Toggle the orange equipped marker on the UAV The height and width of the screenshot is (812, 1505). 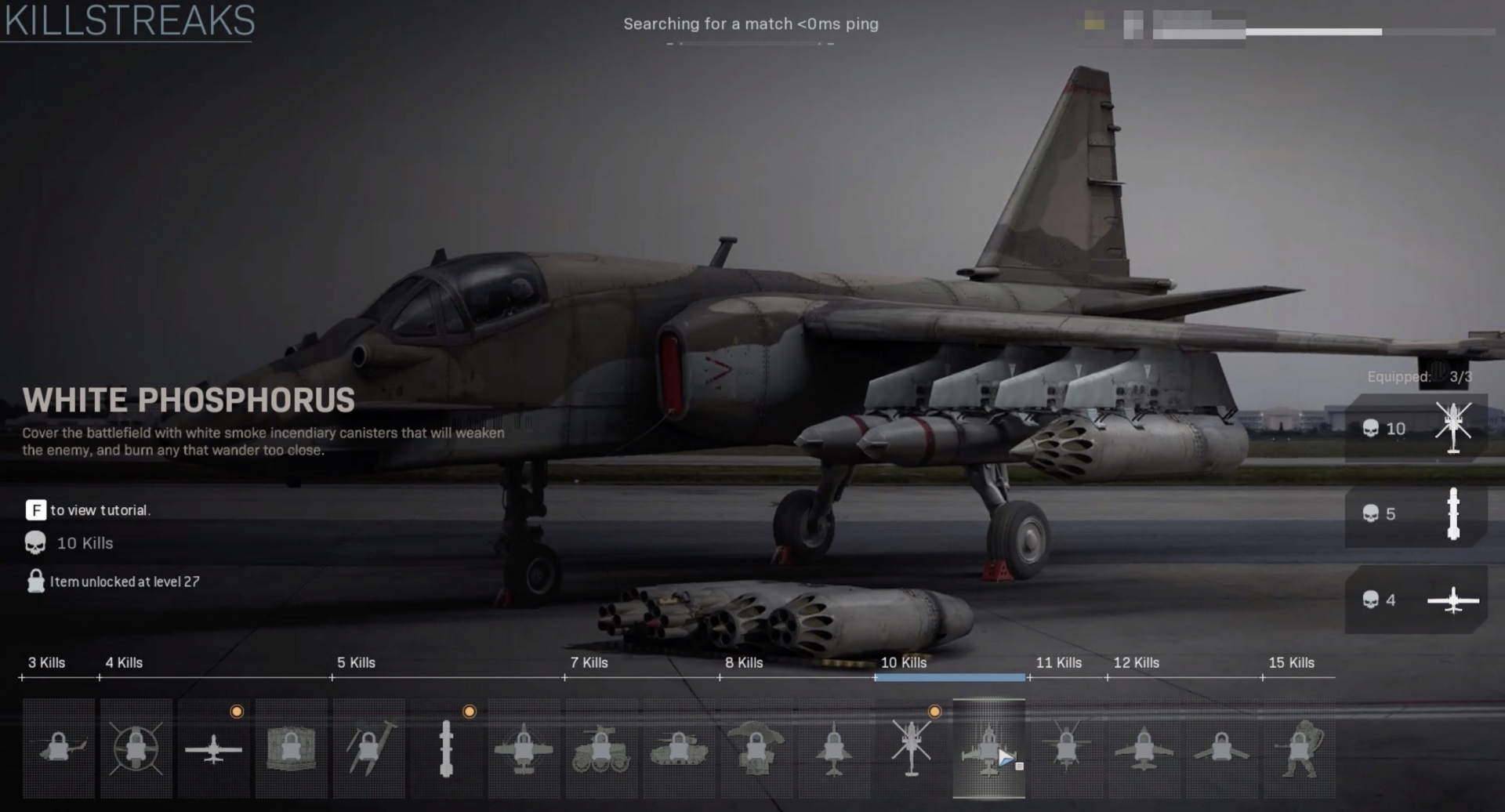tap(236, 712)
